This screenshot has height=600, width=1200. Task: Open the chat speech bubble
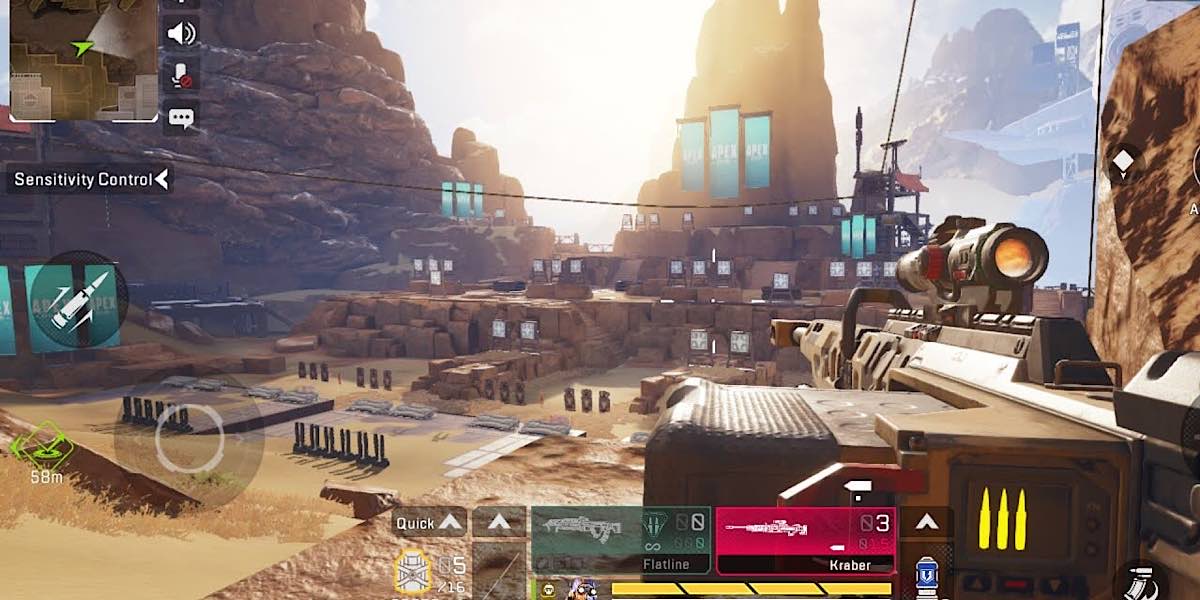(x=181, y=118)
